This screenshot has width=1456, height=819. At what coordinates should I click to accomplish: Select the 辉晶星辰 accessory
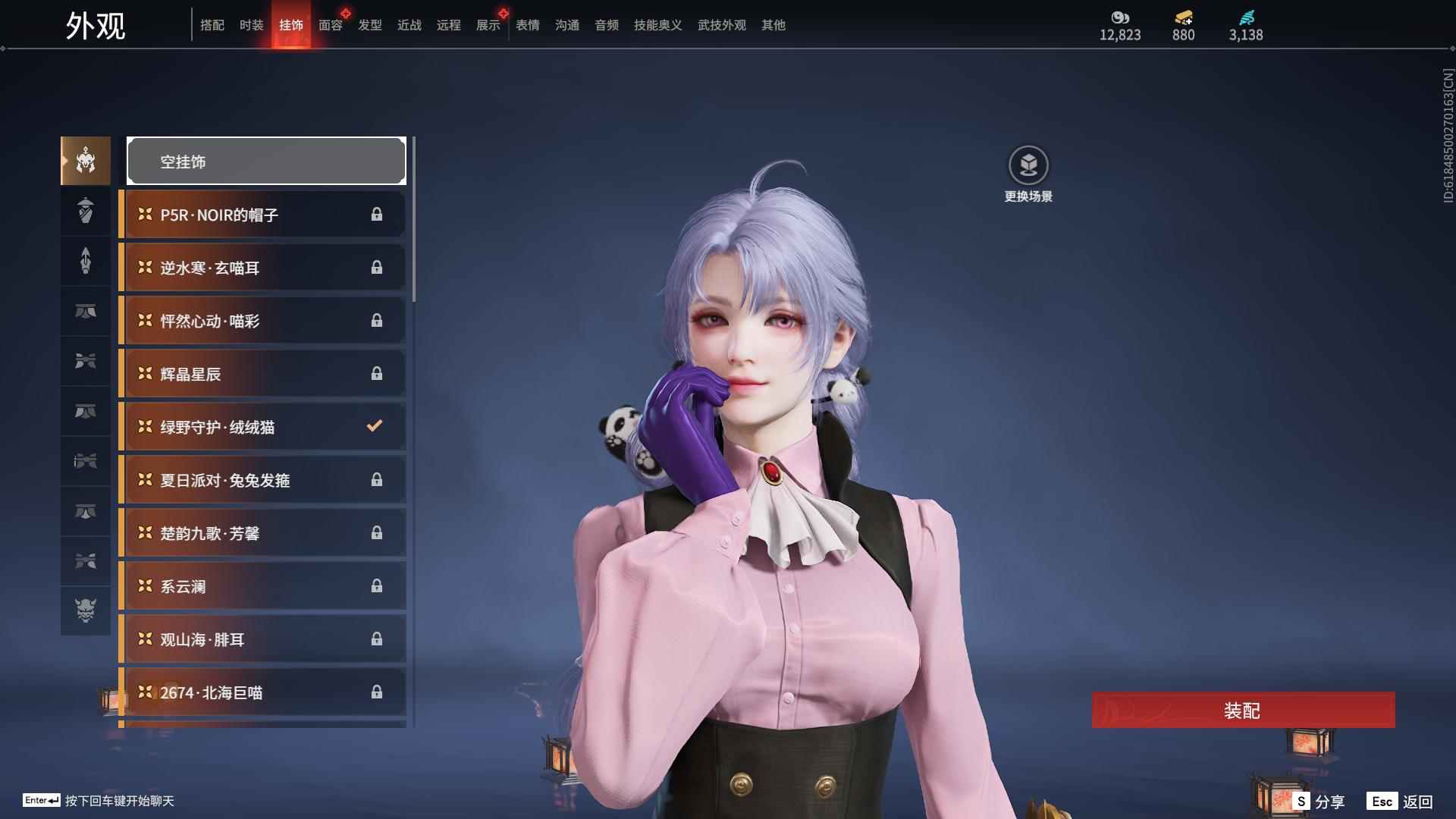[x=262, y=374]
